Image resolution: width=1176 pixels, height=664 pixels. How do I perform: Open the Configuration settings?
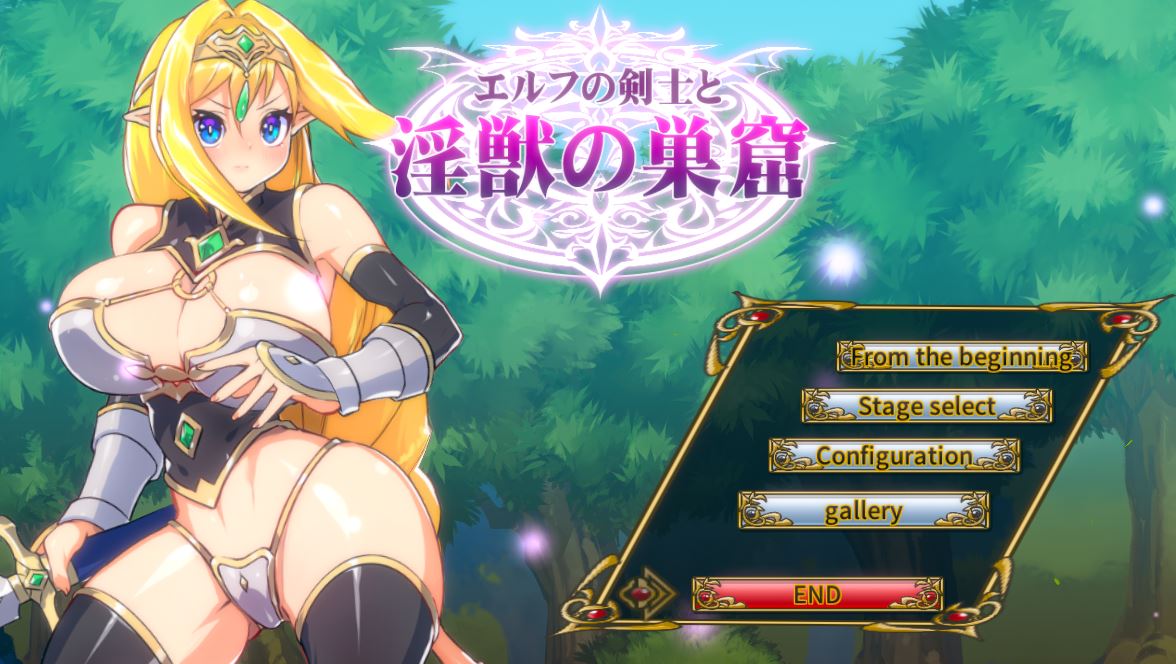pos(894,456)
